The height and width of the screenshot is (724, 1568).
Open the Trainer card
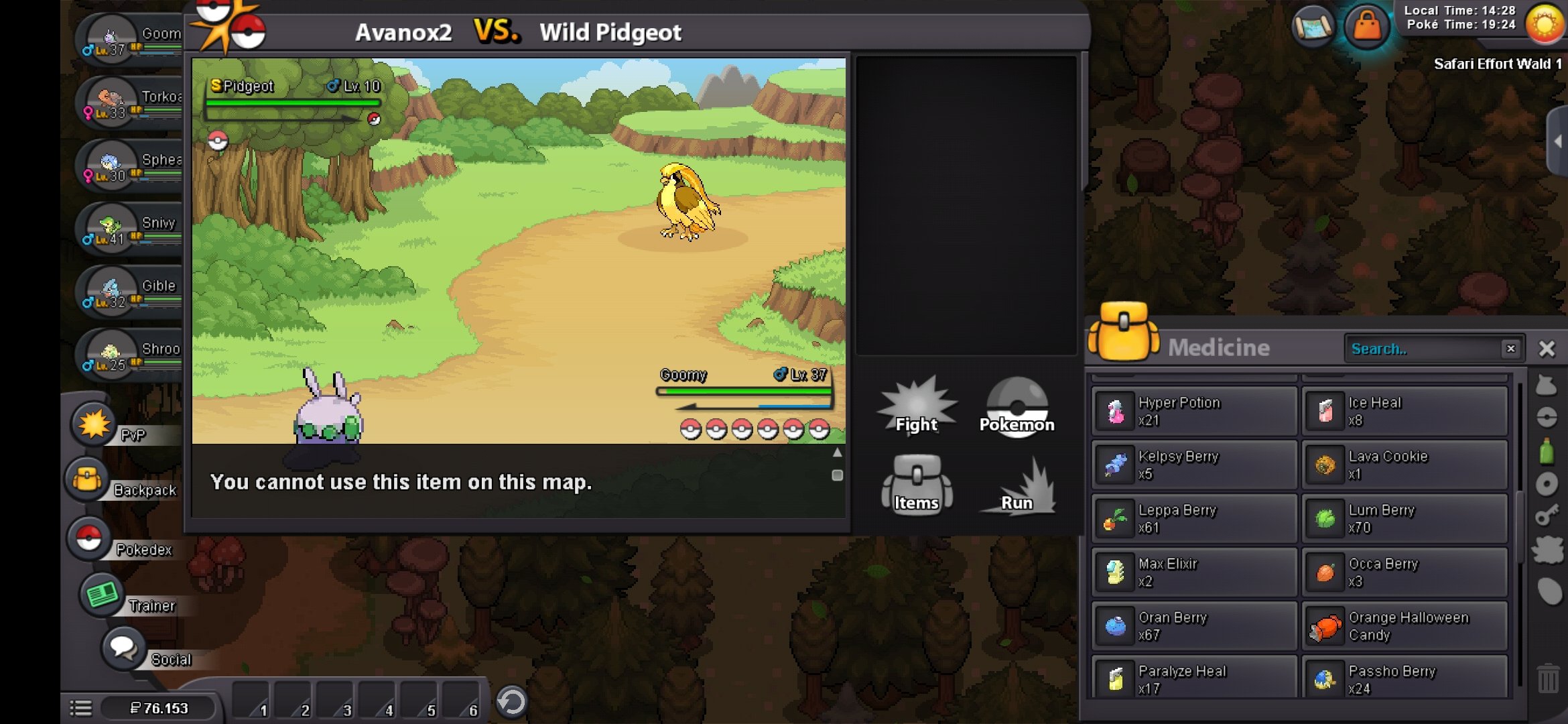(102, 595)
